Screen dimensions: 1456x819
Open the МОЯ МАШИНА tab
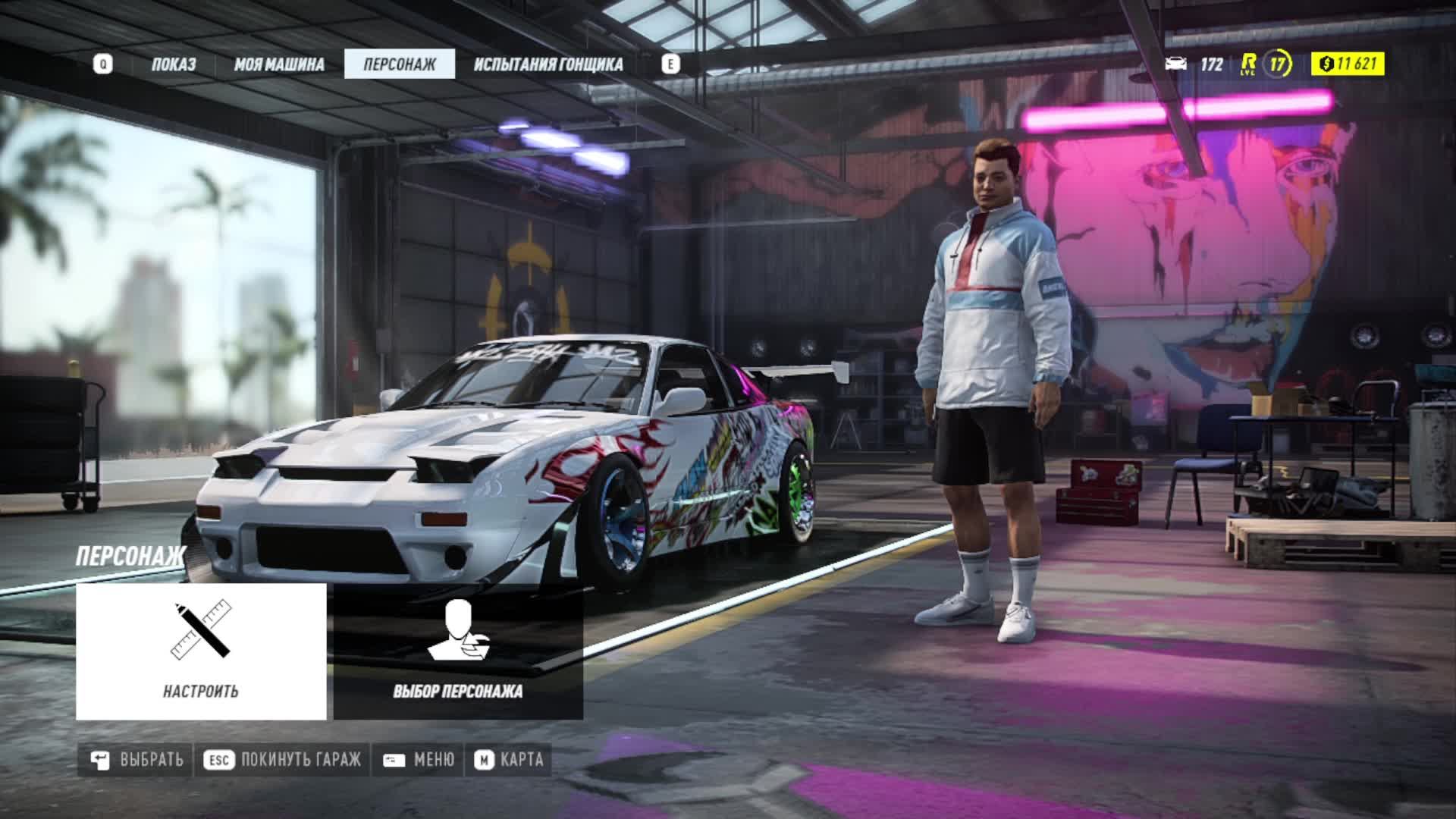278,64
